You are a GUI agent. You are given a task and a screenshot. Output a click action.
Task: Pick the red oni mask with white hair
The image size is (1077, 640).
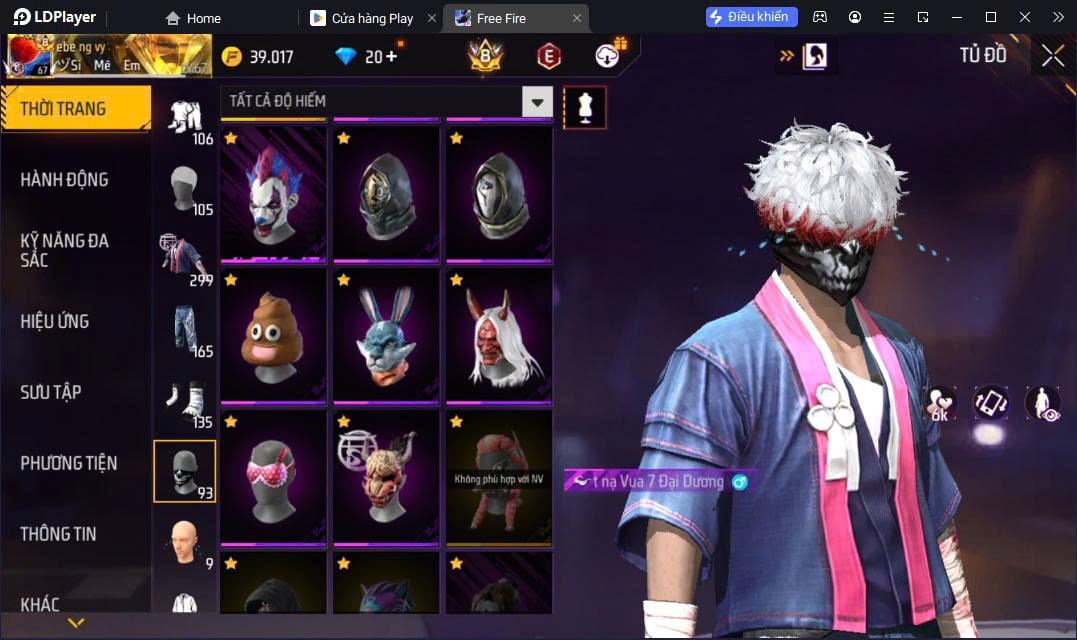[499, 337]
